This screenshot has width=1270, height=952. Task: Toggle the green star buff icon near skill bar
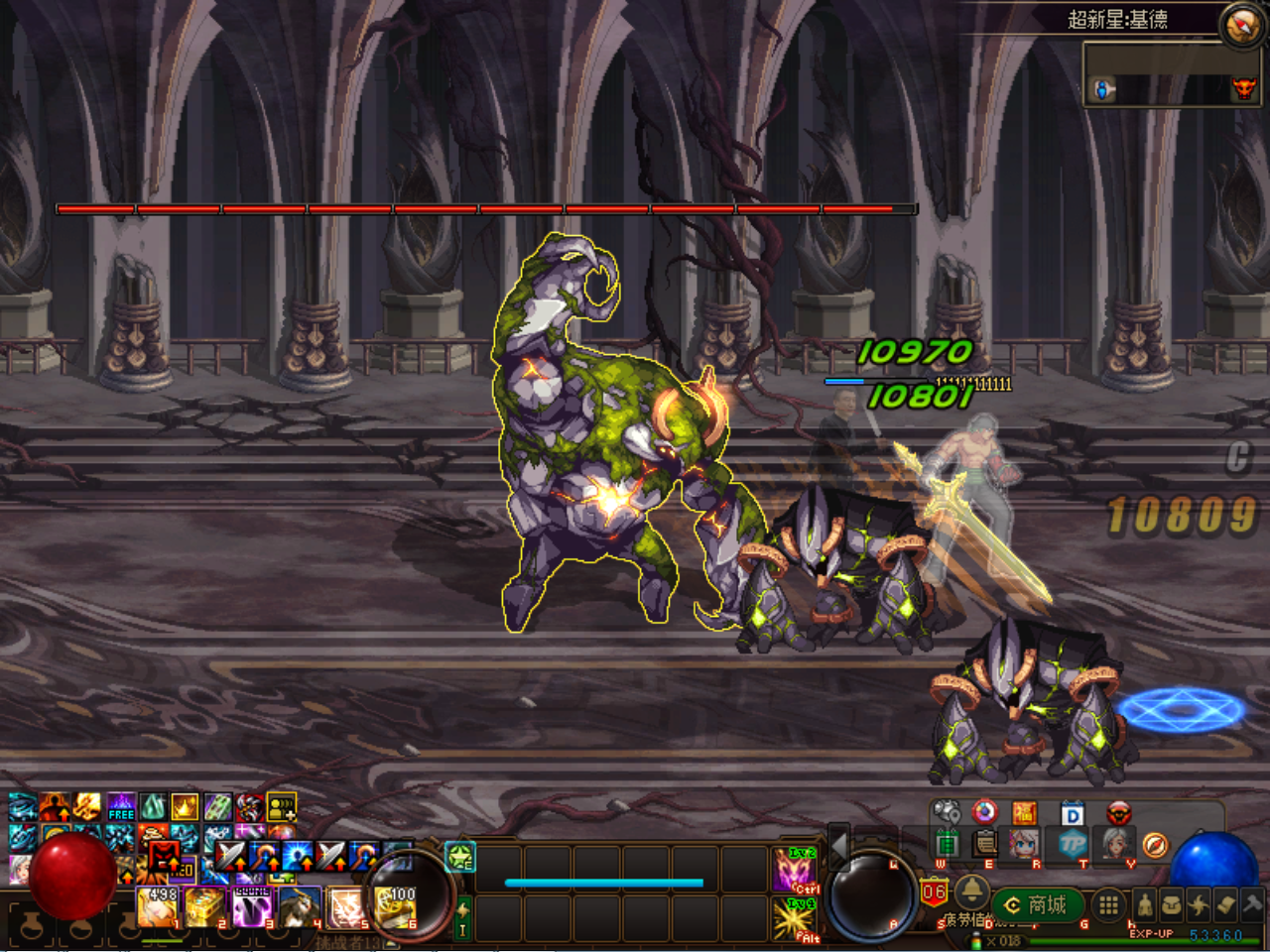[458, 858]
